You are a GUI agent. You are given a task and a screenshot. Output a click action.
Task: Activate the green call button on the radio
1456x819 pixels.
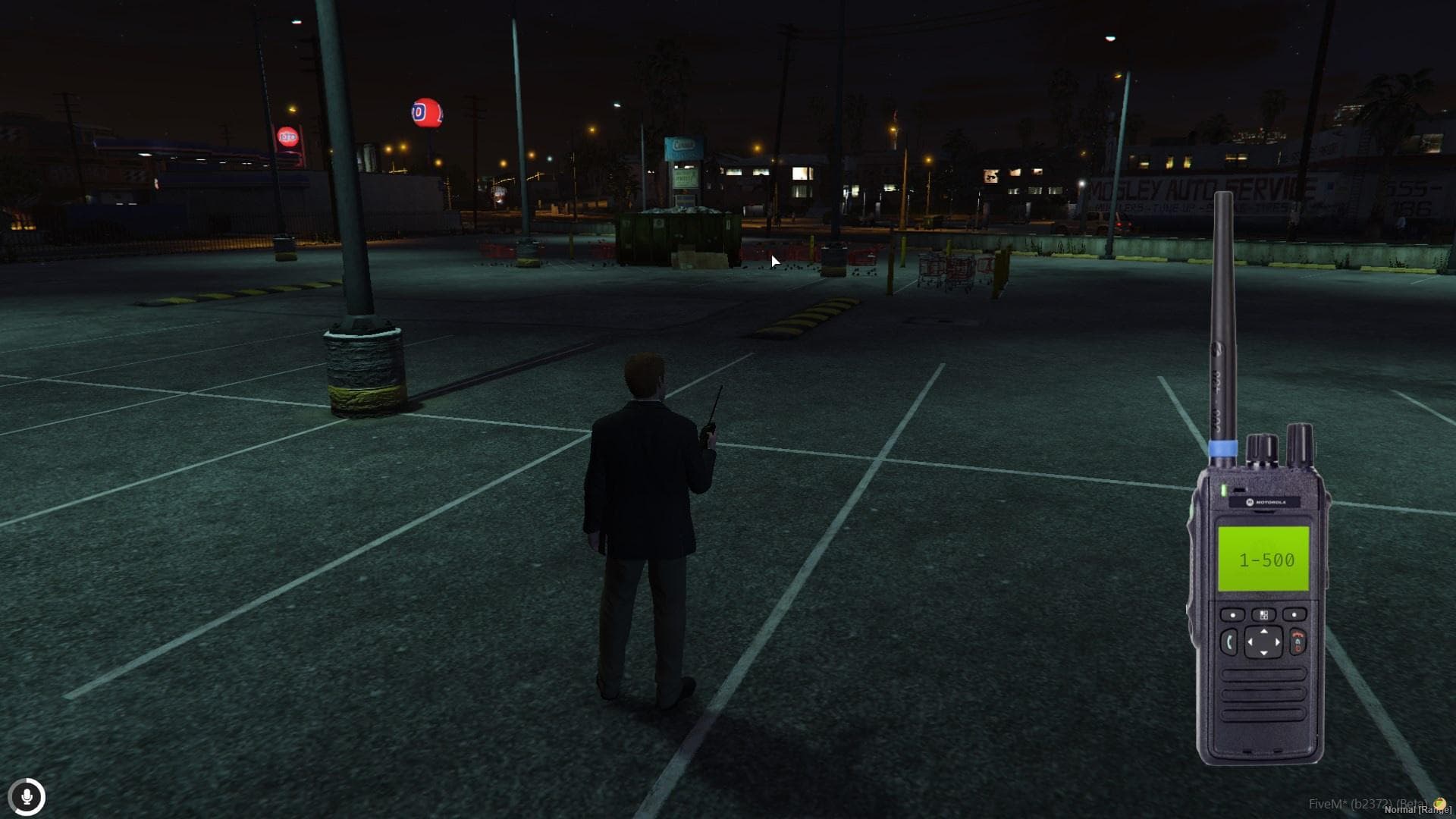click(1228, 643)
